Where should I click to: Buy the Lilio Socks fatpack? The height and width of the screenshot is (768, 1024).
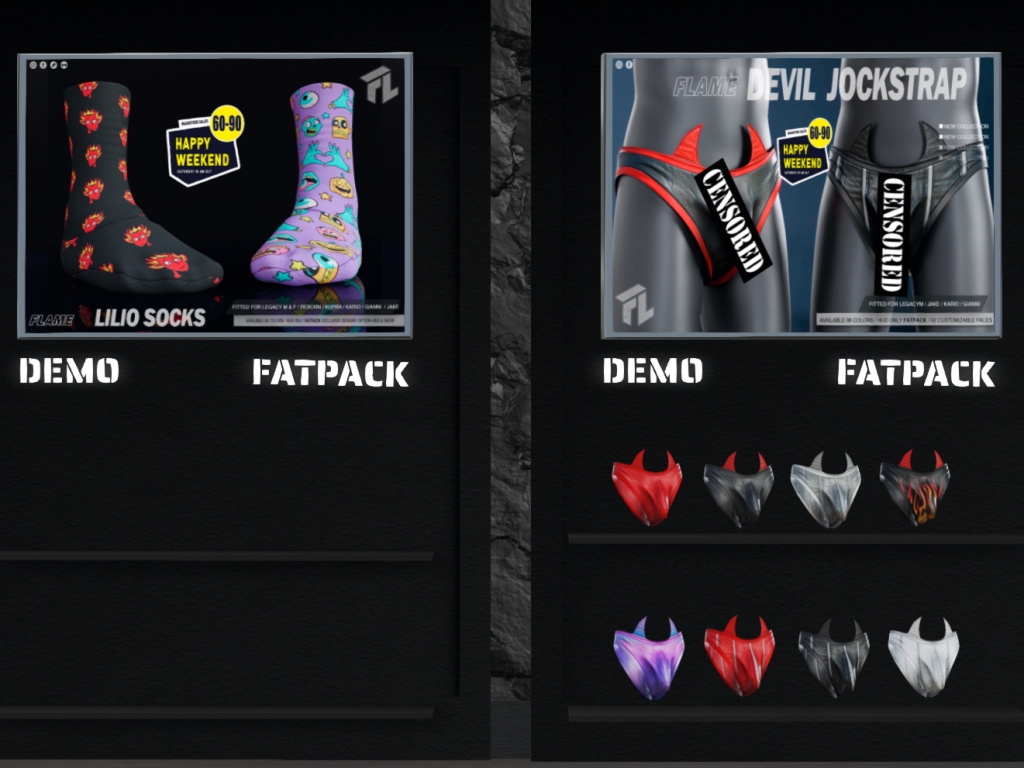(x=330, y=373)
